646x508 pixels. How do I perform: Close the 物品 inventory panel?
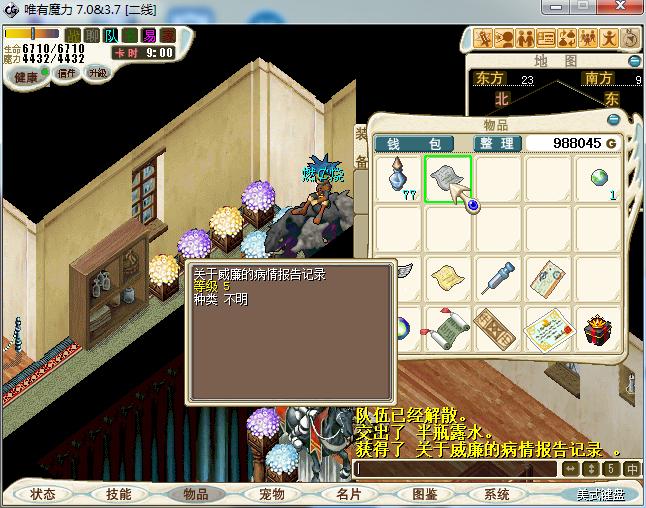click(x=614, y=119)
